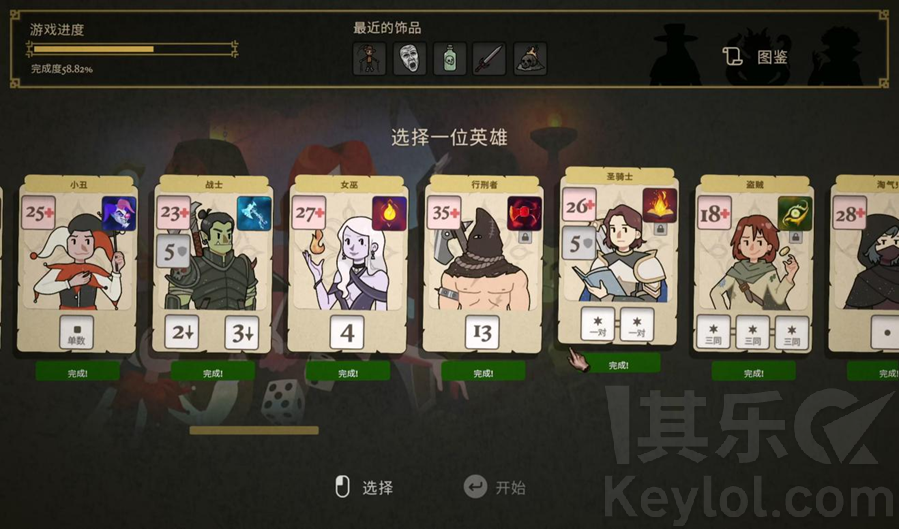Screen dimensions: 899x529
Task: Pick the 女巫 witch hero card
Action: point(347,265)
